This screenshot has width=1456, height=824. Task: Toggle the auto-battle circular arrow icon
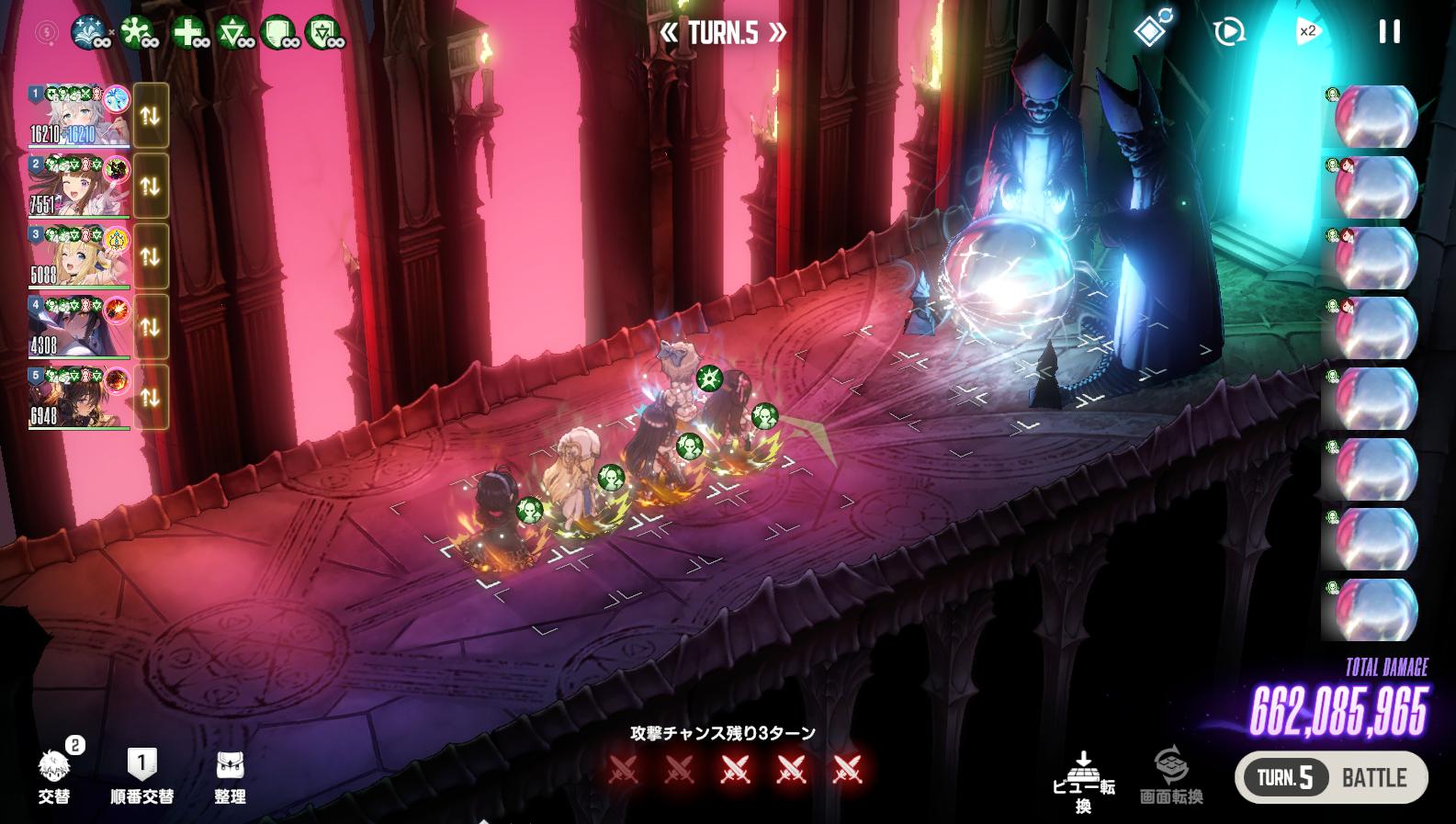pyautogui.click(x=1228, y=32)
